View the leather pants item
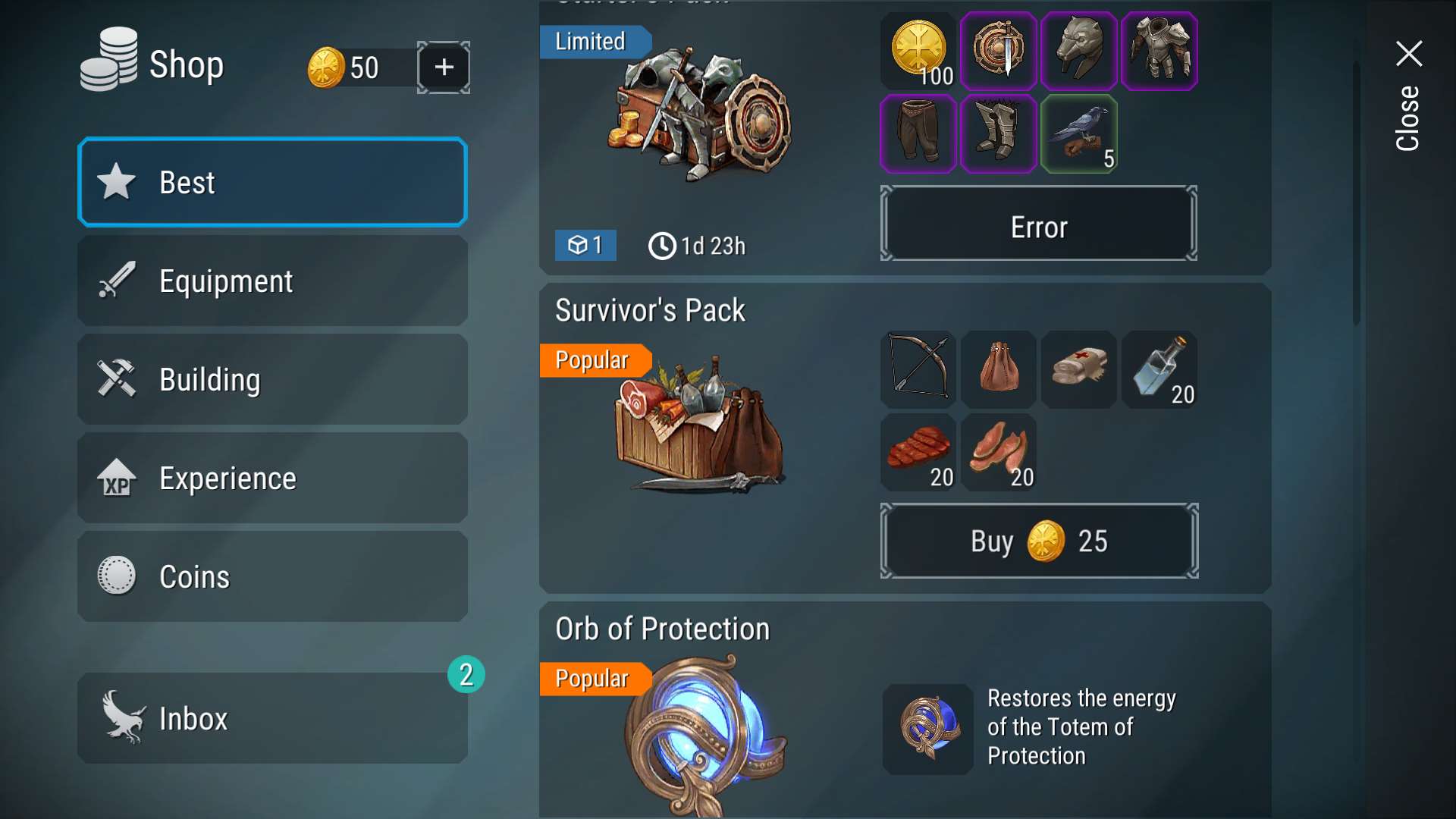1456x819 pixels. [x=918, y=134]
